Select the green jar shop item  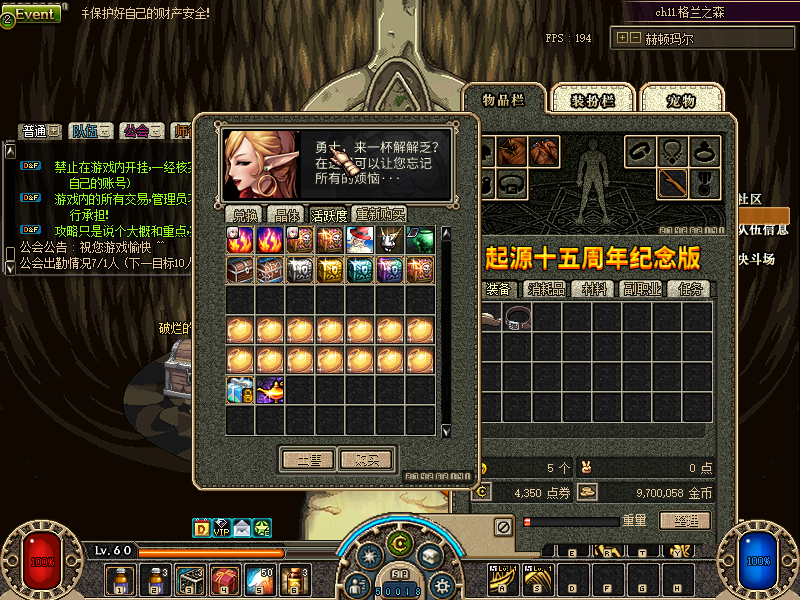point(421,240)
